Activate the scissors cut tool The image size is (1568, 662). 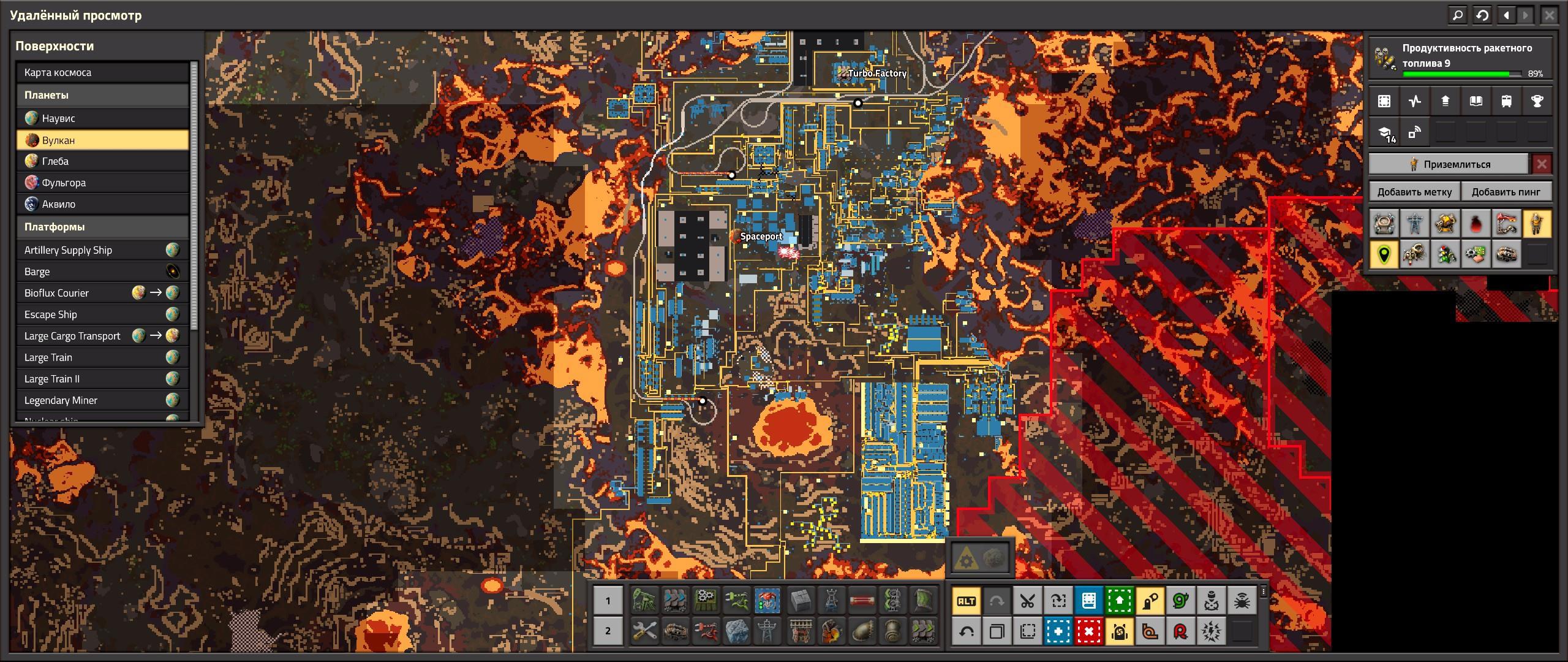(x=1028, y=601)
